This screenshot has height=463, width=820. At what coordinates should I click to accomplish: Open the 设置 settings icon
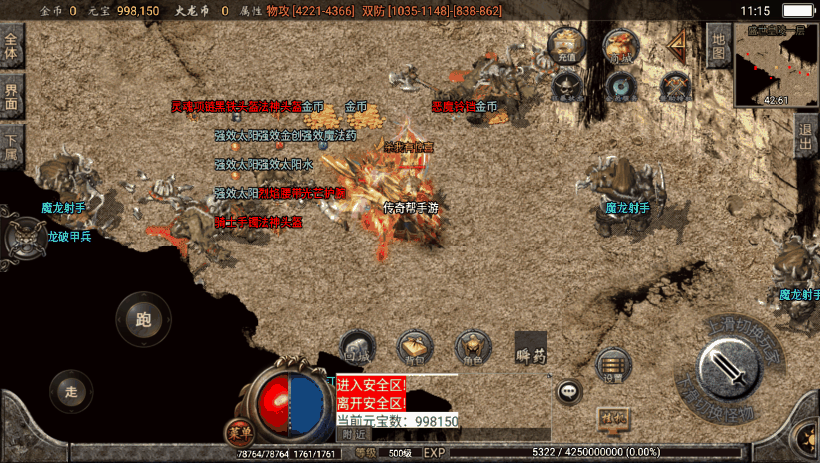pos(612,367)
